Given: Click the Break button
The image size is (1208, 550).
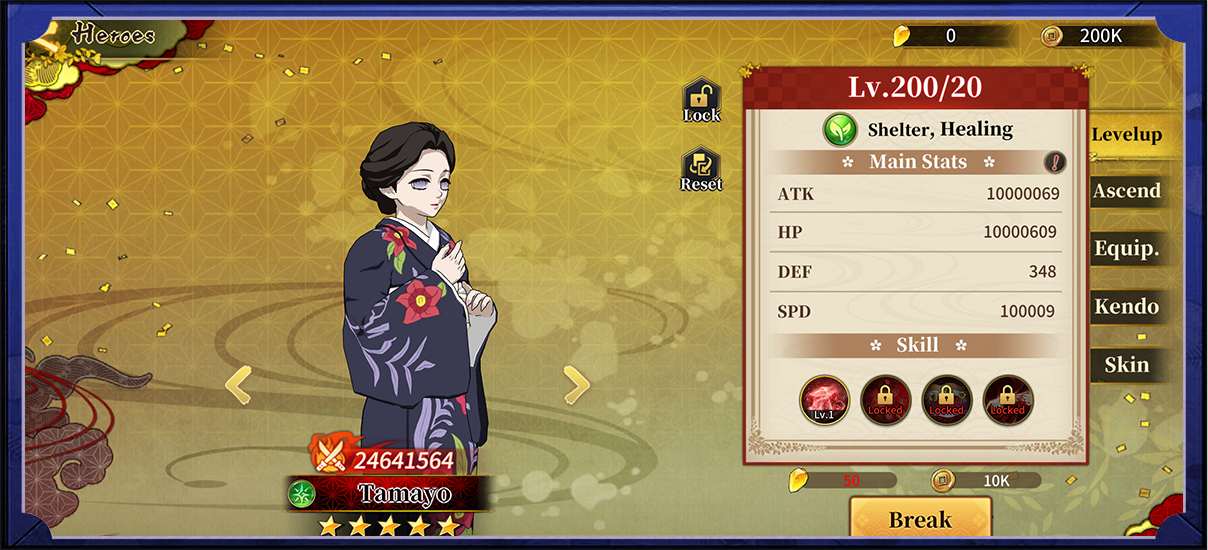Looking at the screenshot, I should coord(920,520).
